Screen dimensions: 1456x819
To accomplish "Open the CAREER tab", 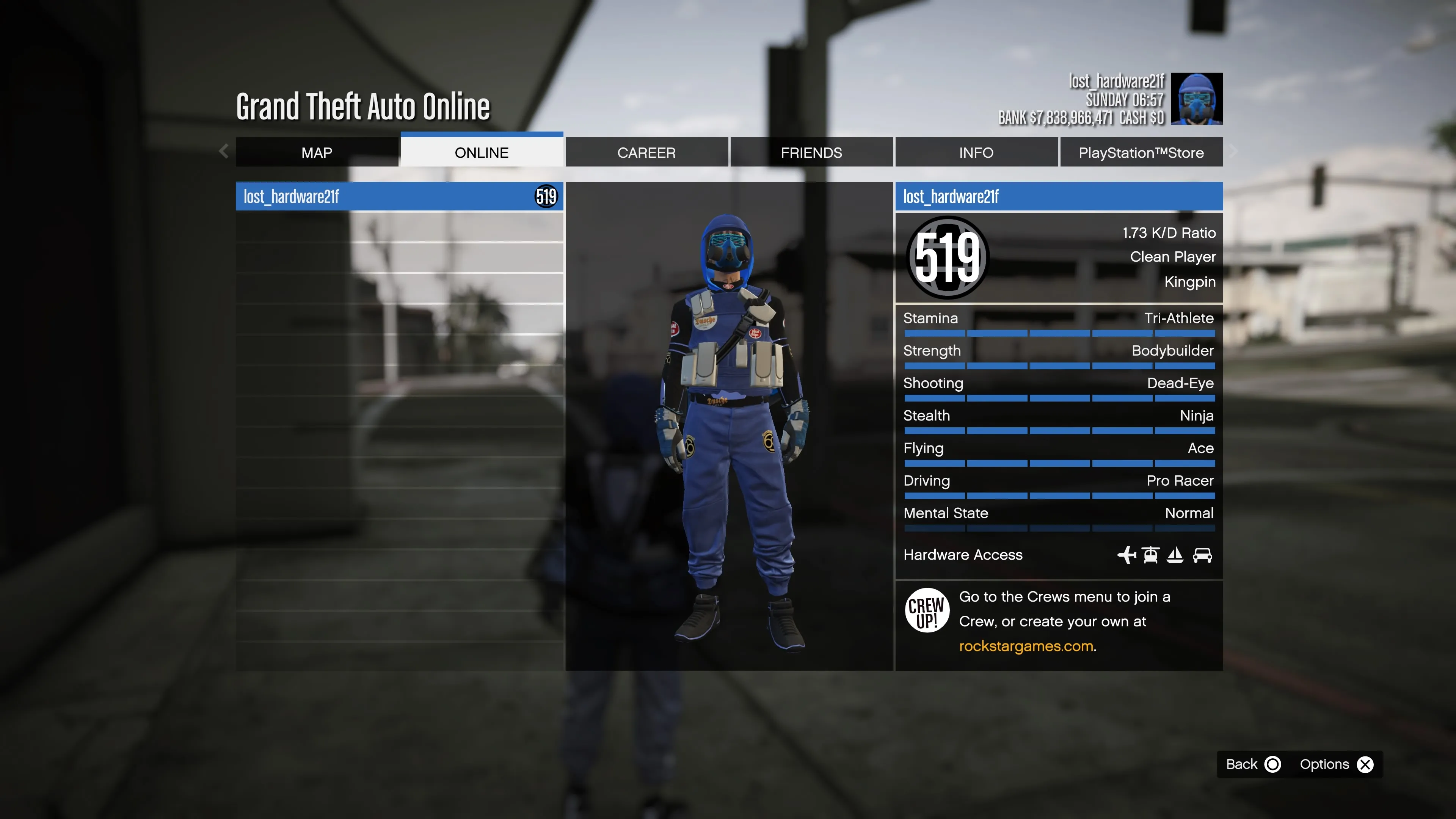I will pos(646,152).
